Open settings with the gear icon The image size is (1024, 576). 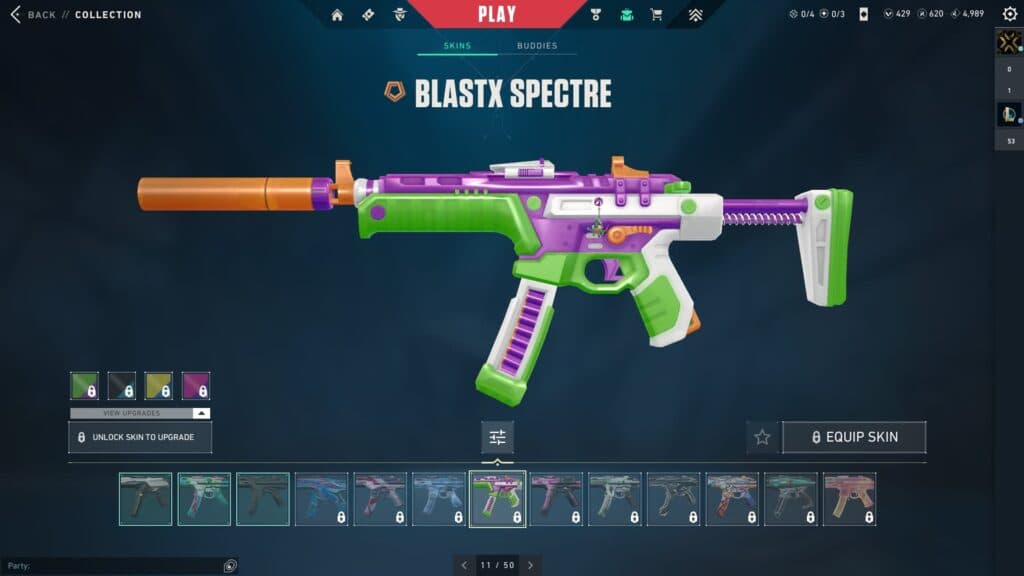tap(1009, 14)
